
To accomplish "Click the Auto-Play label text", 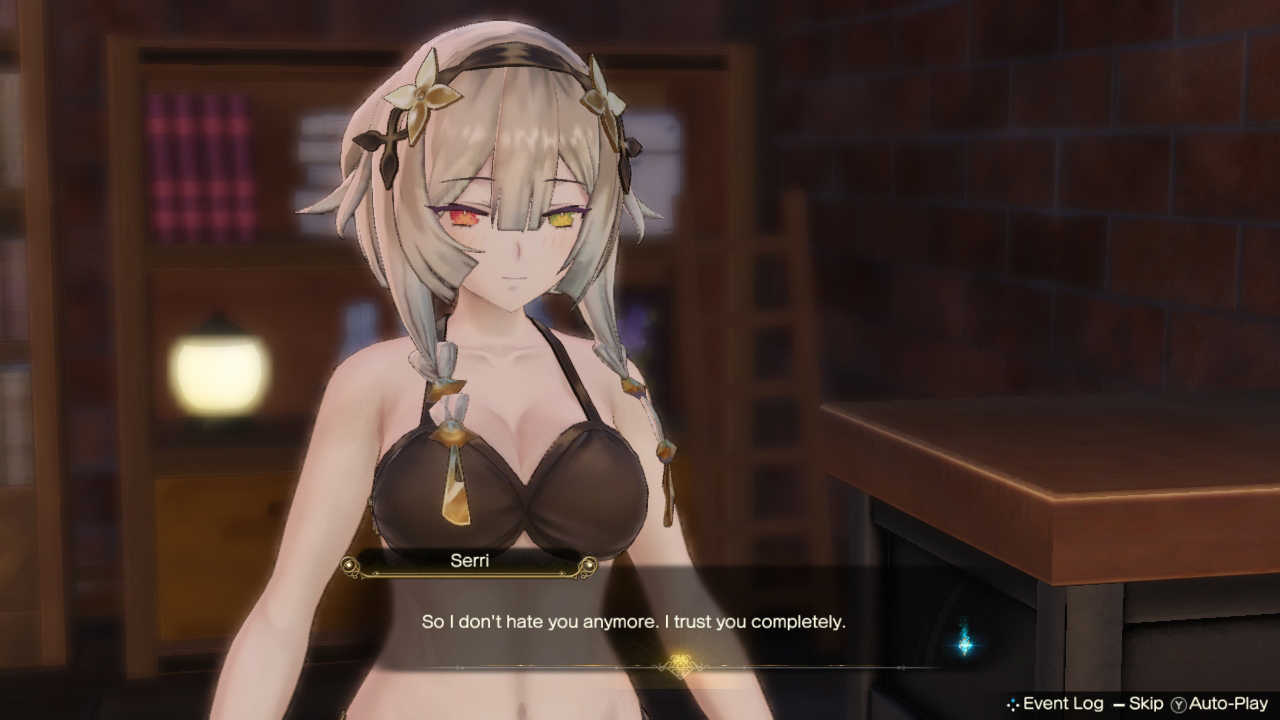I will (x=1227, y=703).
